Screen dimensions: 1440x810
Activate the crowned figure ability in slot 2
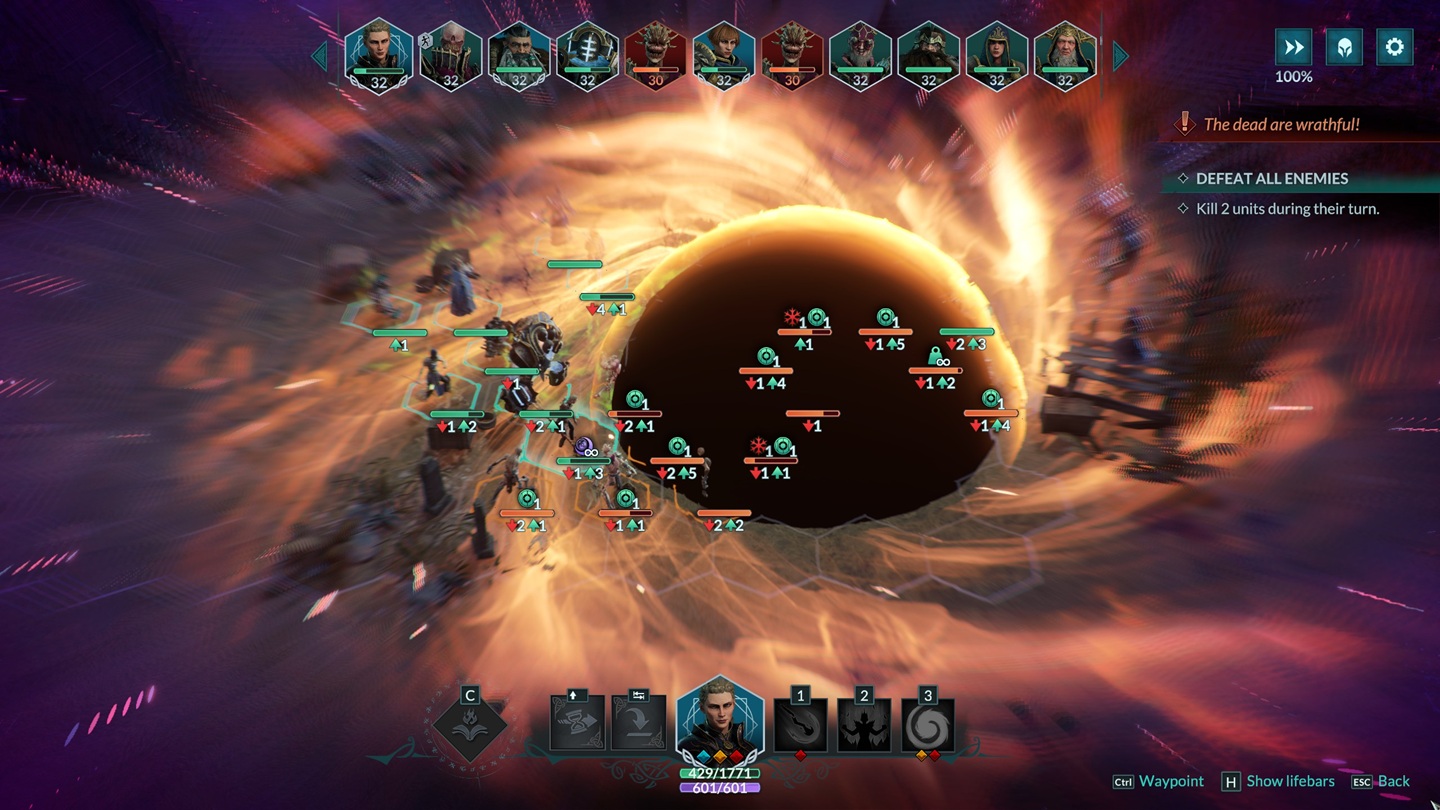[864, 724]
